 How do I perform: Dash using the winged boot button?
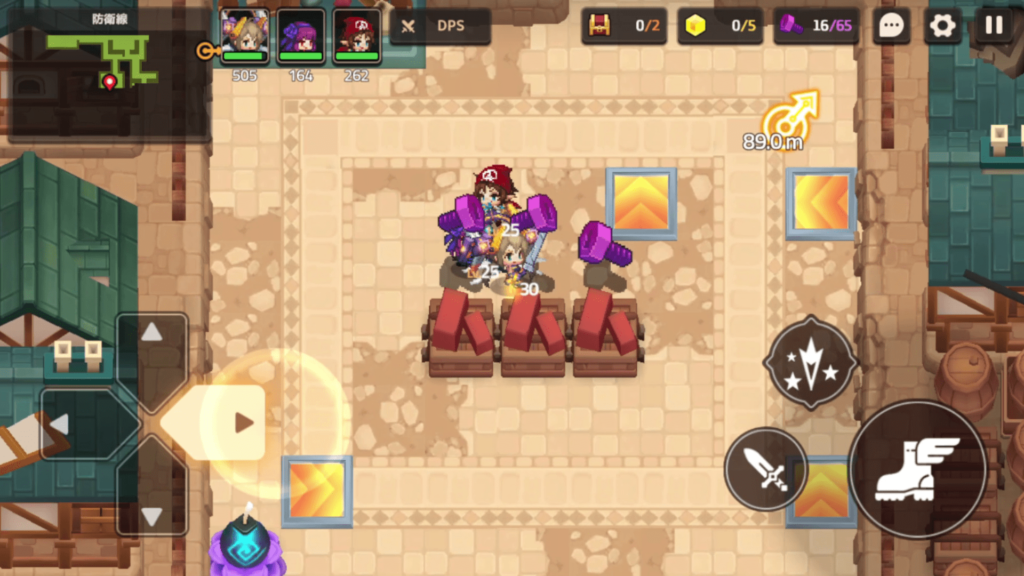point(916,468)
